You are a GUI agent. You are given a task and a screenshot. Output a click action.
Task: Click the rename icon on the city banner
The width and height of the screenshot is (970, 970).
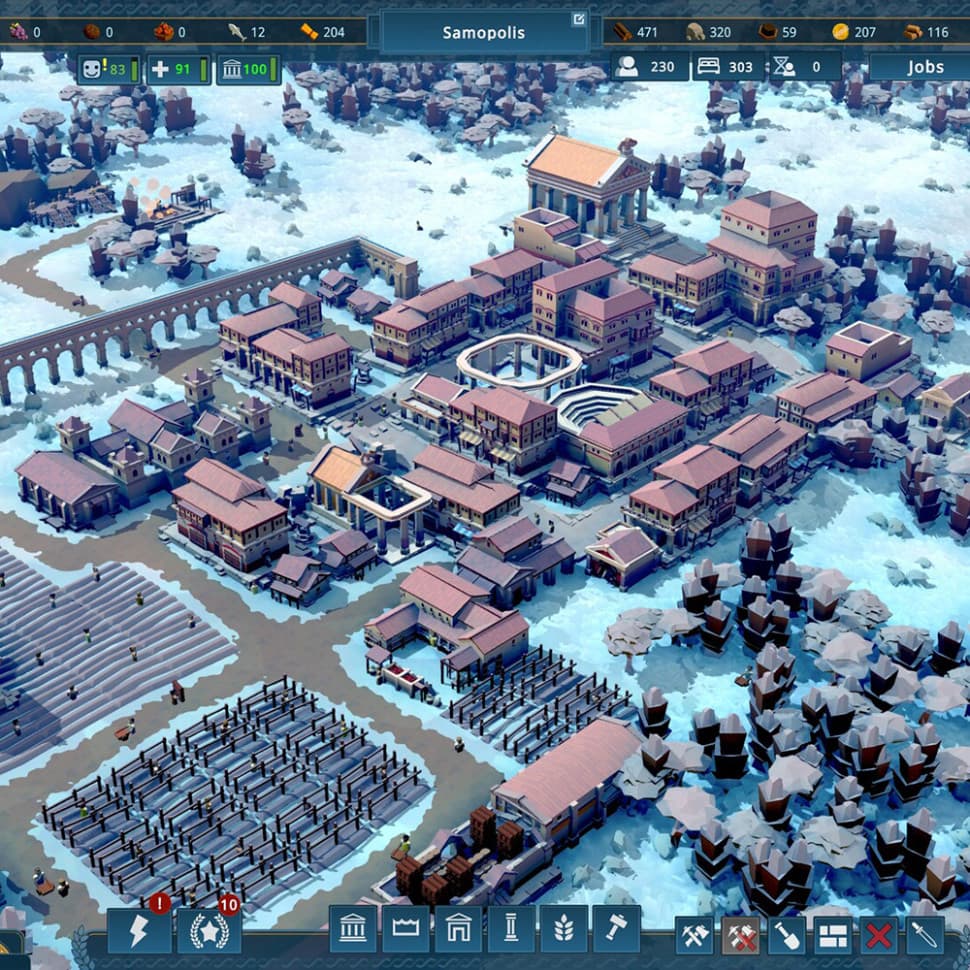[x=578, y=19]
